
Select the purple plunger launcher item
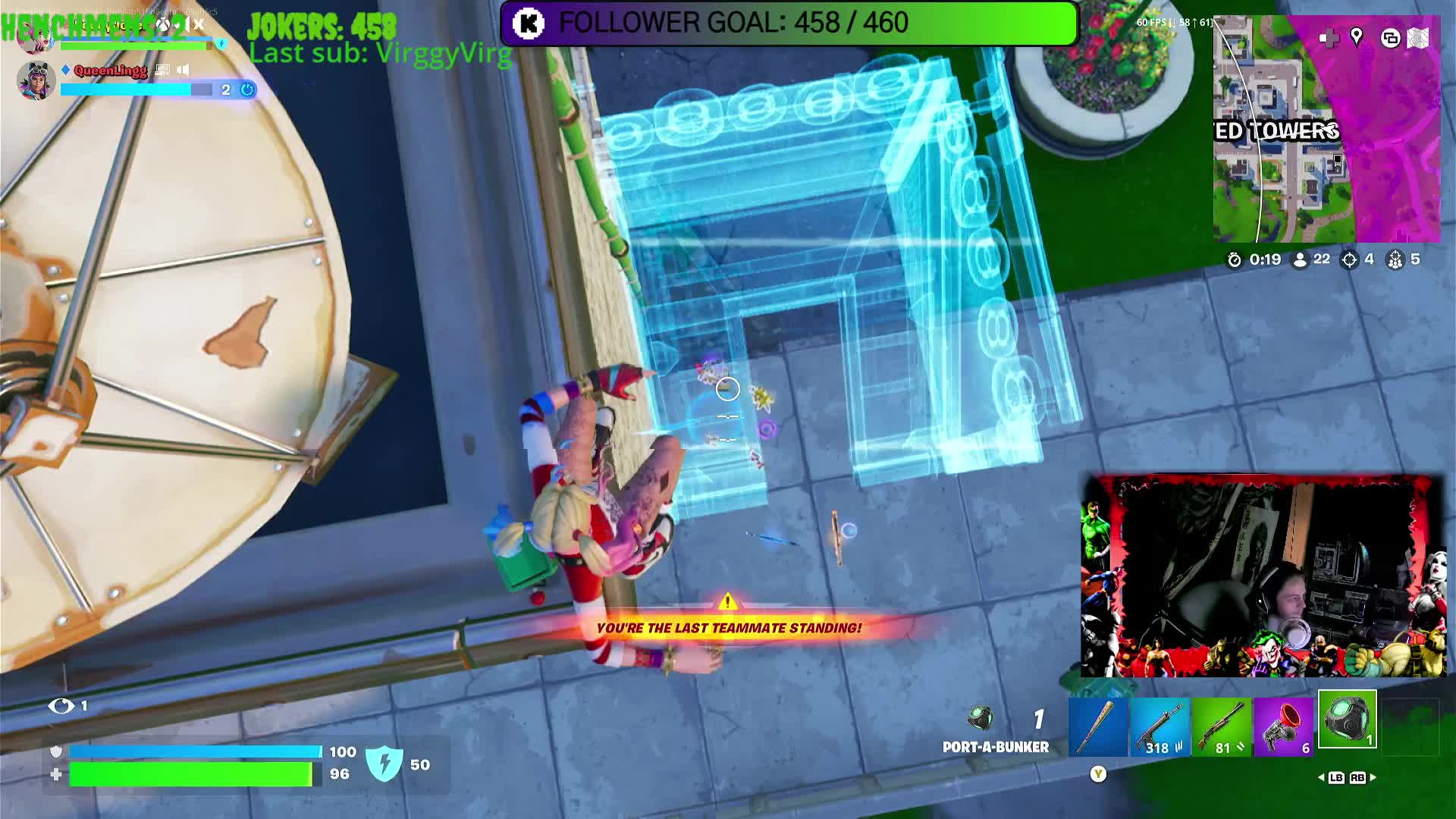[x=1284, y=727]
